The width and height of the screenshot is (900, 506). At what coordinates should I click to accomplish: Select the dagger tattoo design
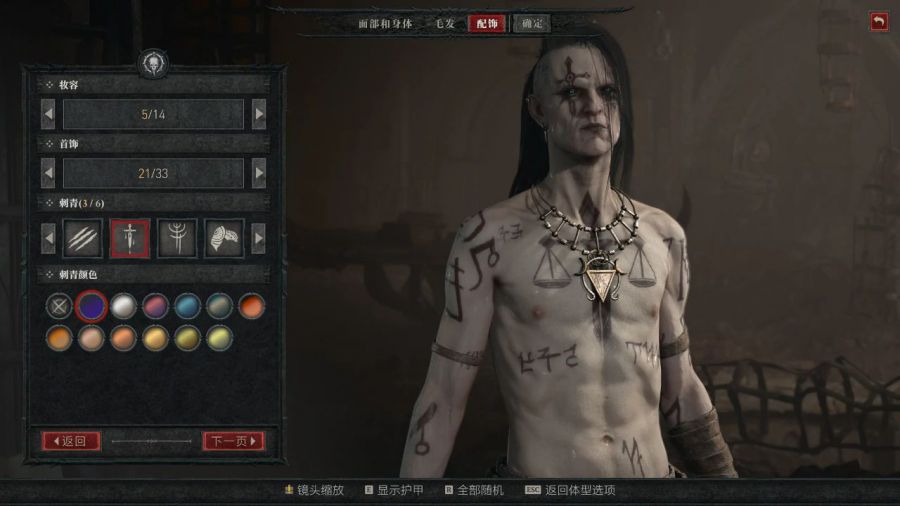click(x=130, y=238)
